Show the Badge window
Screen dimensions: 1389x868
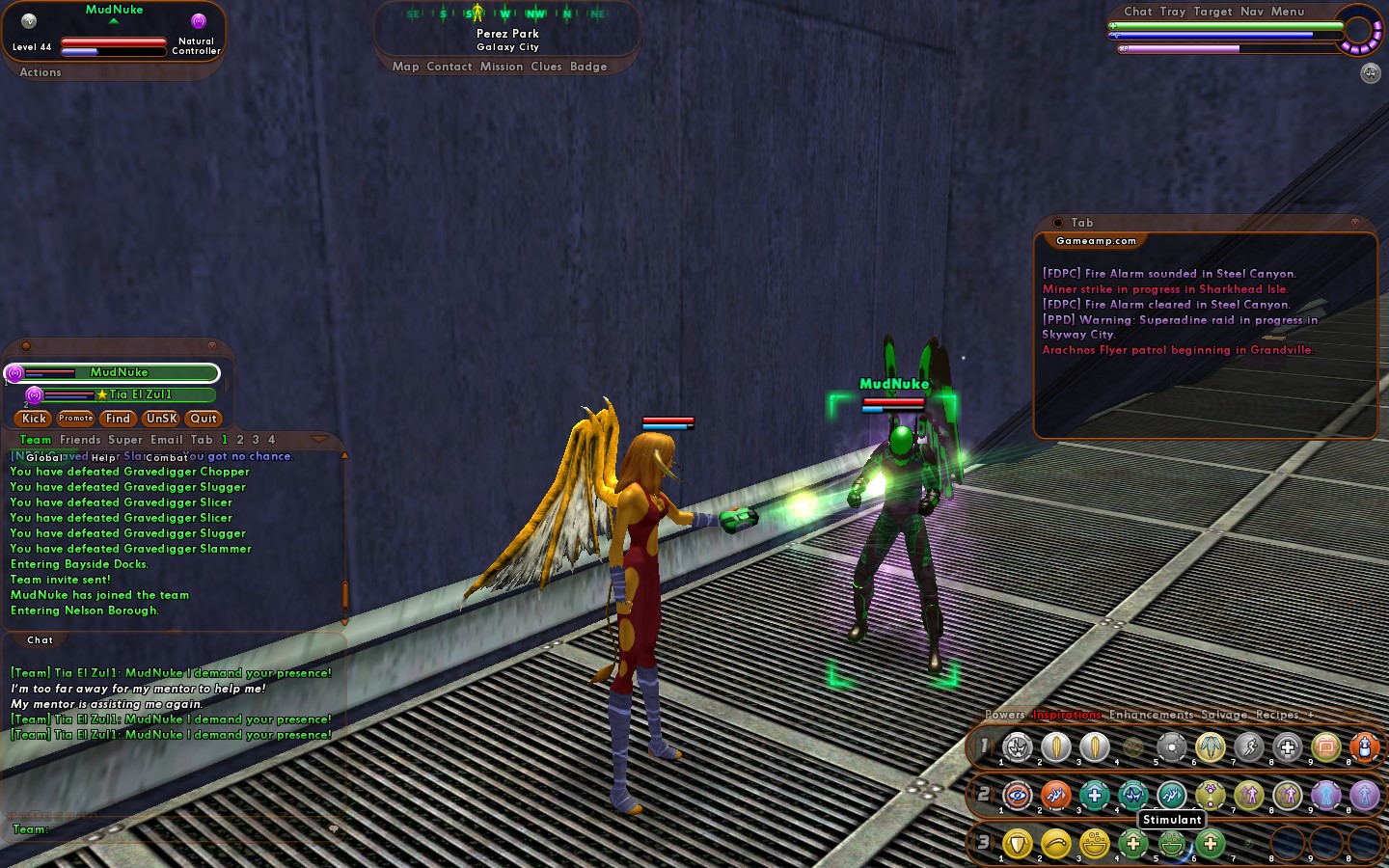[588, 67]
